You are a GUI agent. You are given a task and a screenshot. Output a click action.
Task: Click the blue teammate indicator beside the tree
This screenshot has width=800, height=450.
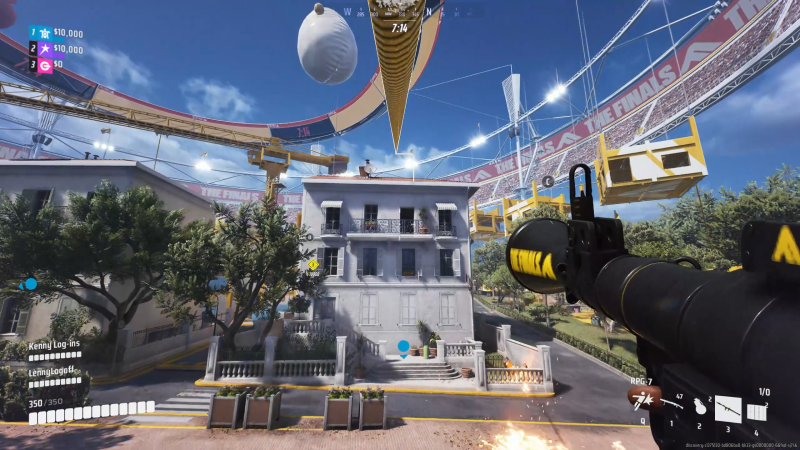click(31, 284)
